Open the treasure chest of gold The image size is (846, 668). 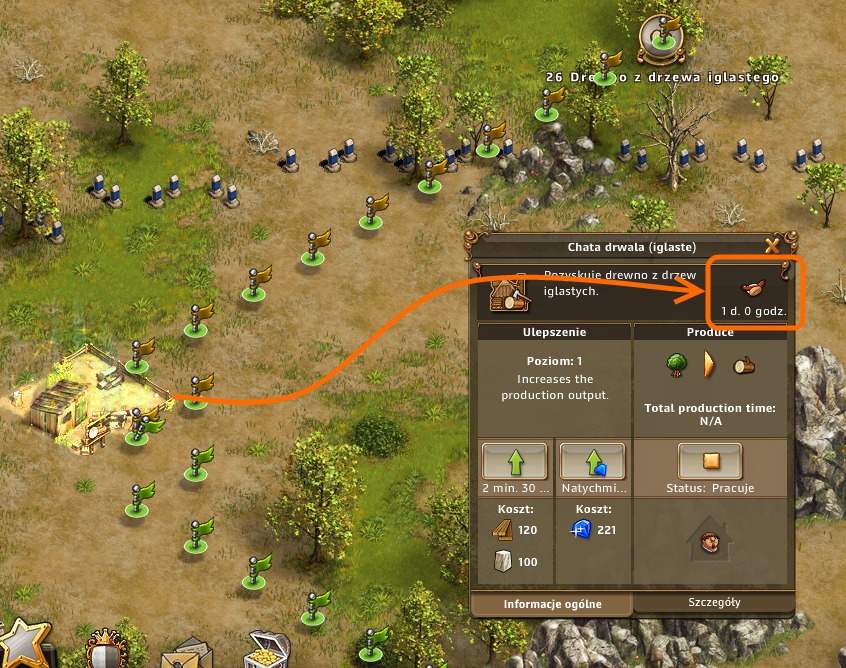tap(267, 651)
